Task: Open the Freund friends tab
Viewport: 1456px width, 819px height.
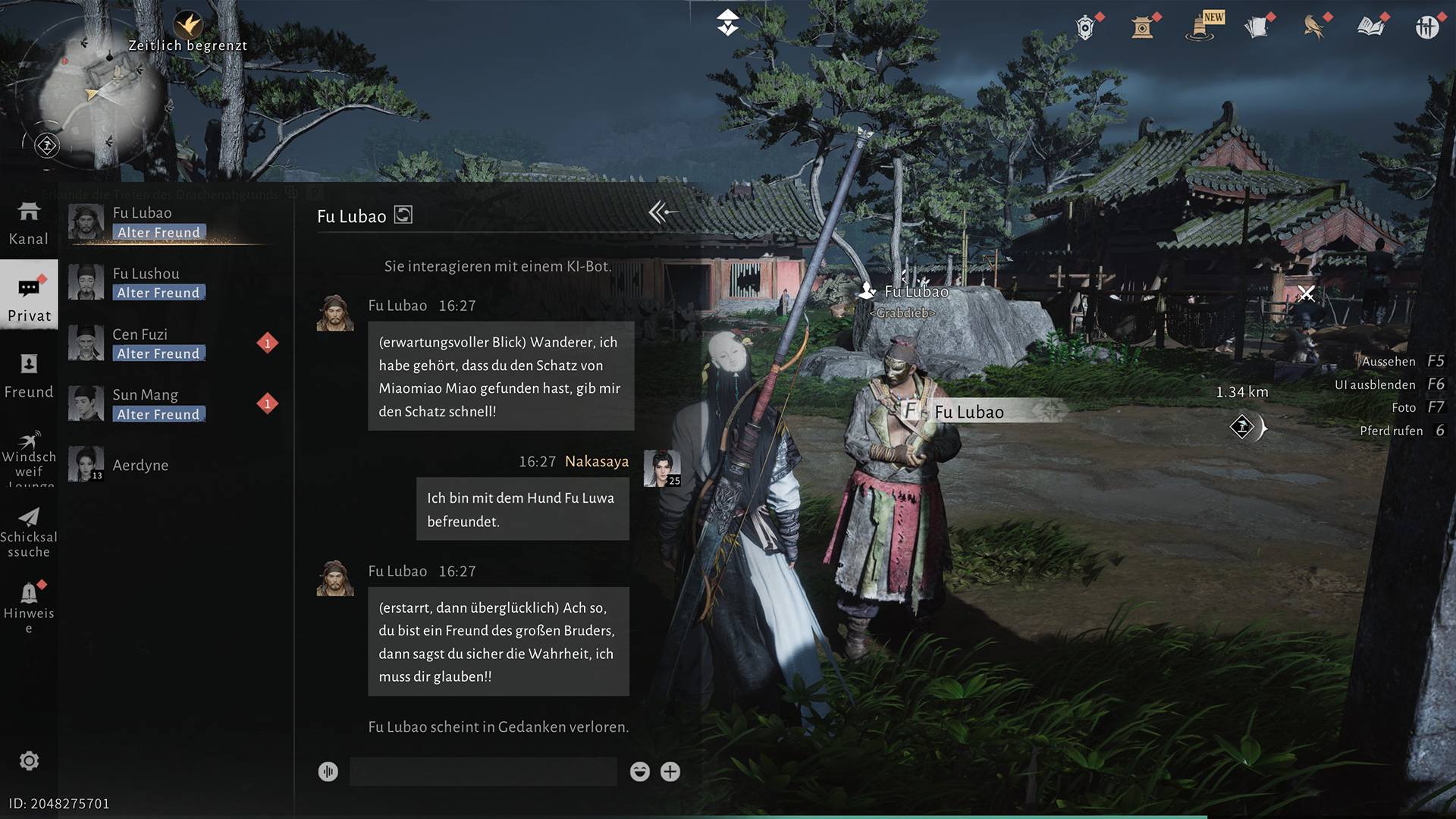Action: coord(29,376)
